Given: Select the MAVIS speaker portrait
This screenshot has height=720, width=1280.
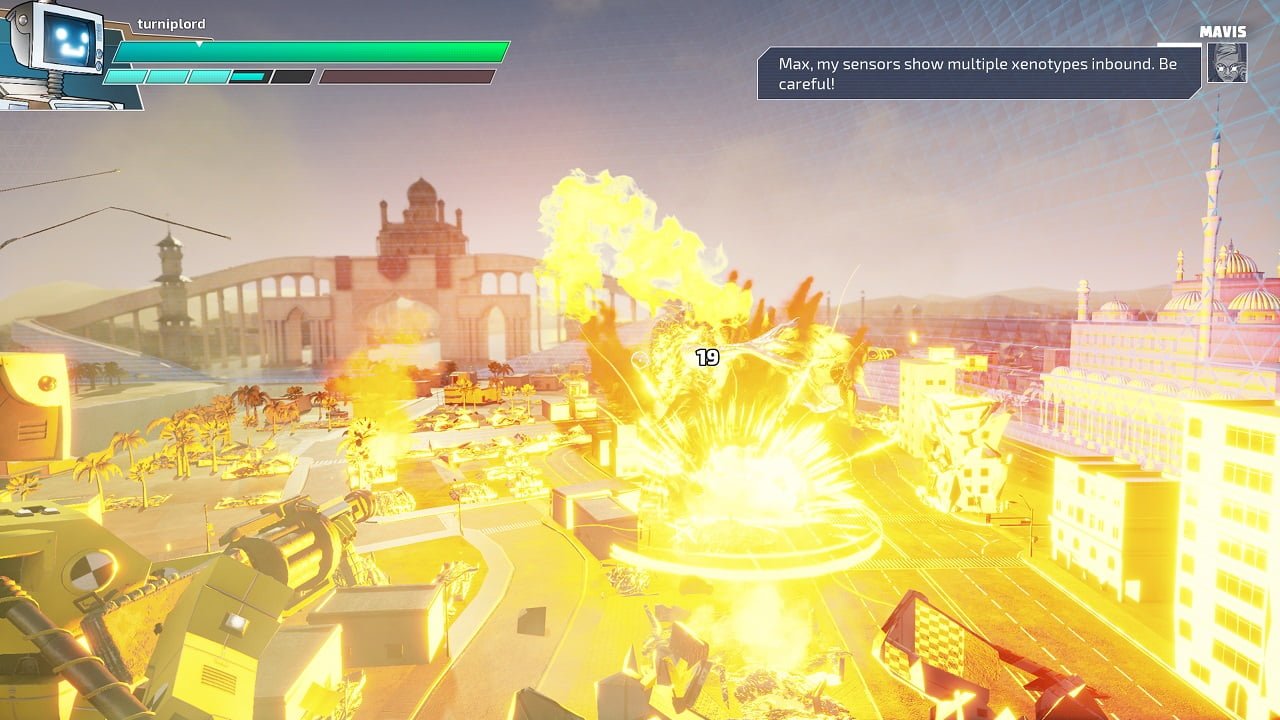Looking at the screenshot, I should point(1226,62).
